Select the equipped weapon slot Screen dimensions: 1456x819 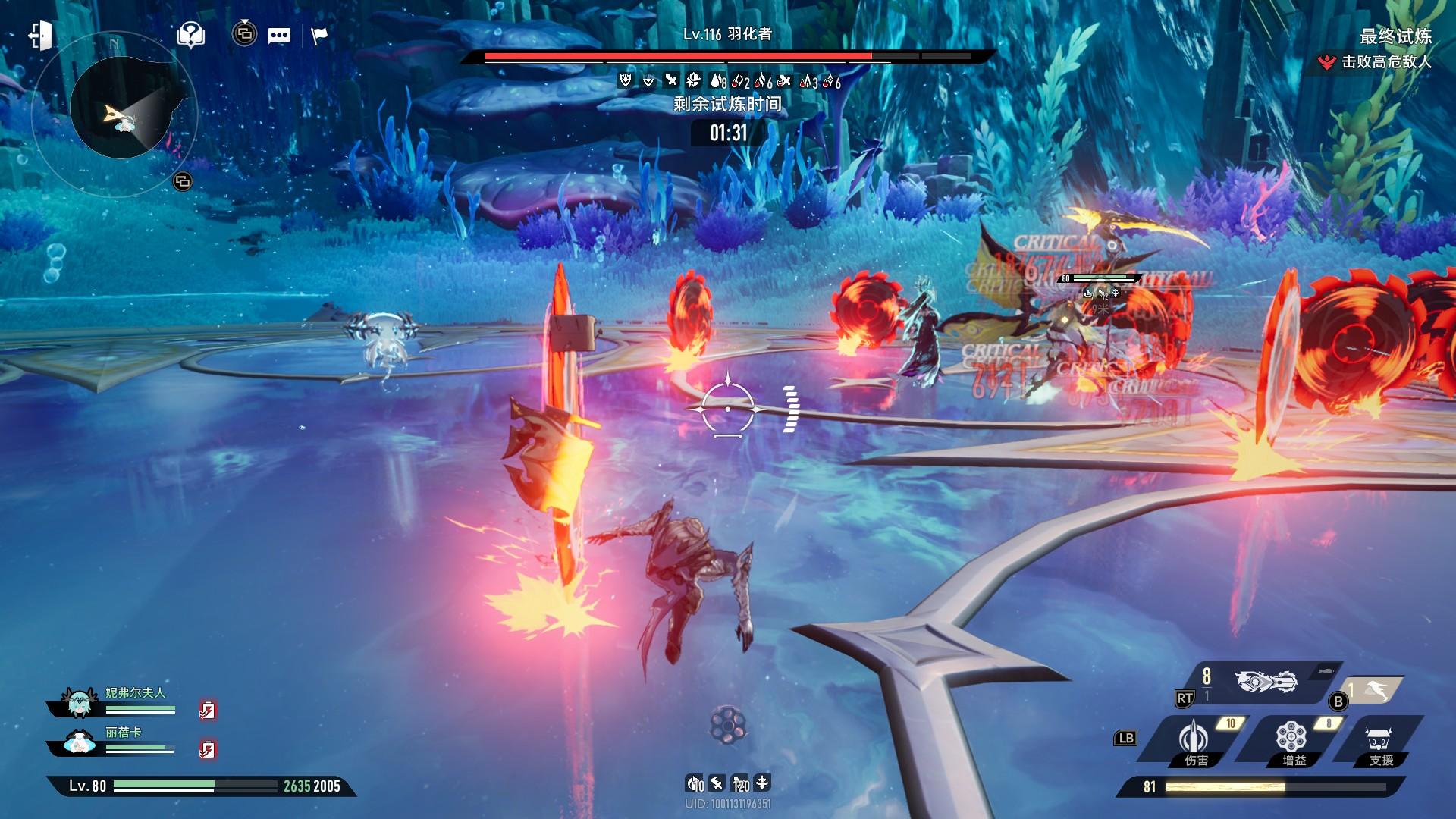coord(1266,682)
